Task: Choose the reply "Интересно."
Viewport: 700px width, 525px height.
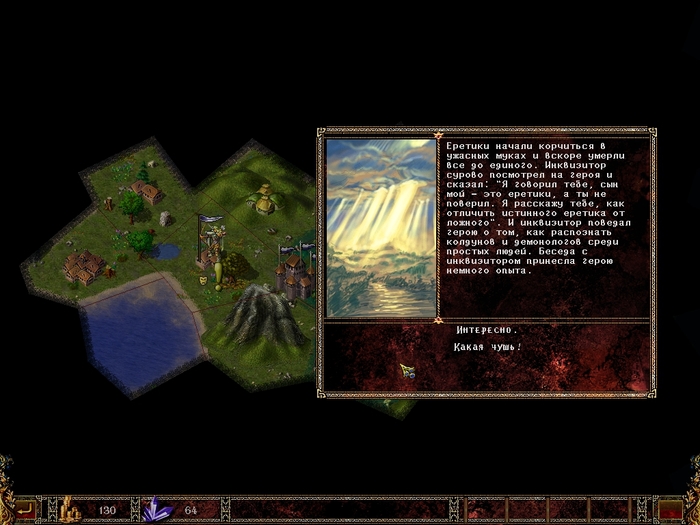Action: (487, 330)
